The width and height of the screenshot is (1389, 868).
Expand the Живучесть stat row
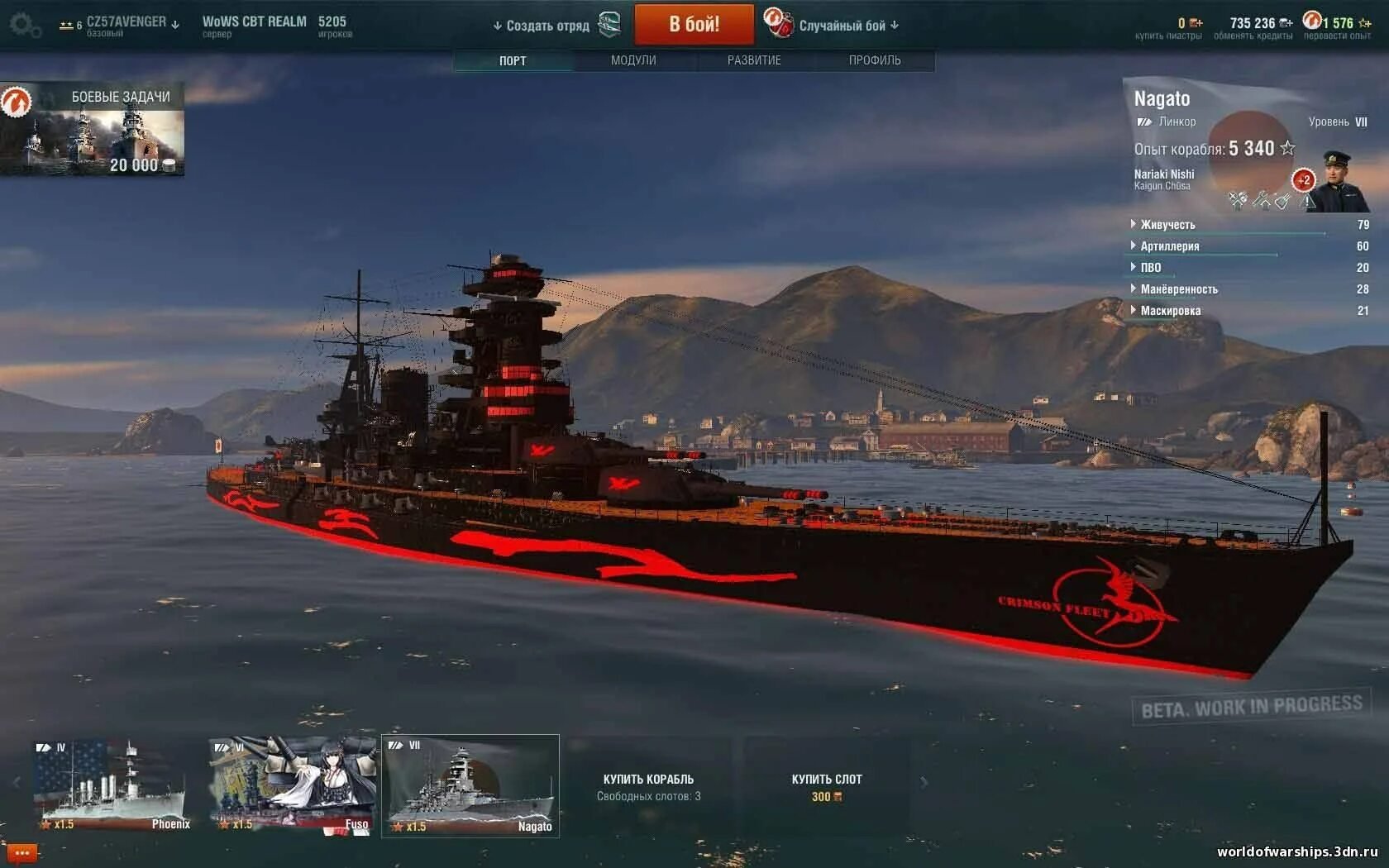1167,225
